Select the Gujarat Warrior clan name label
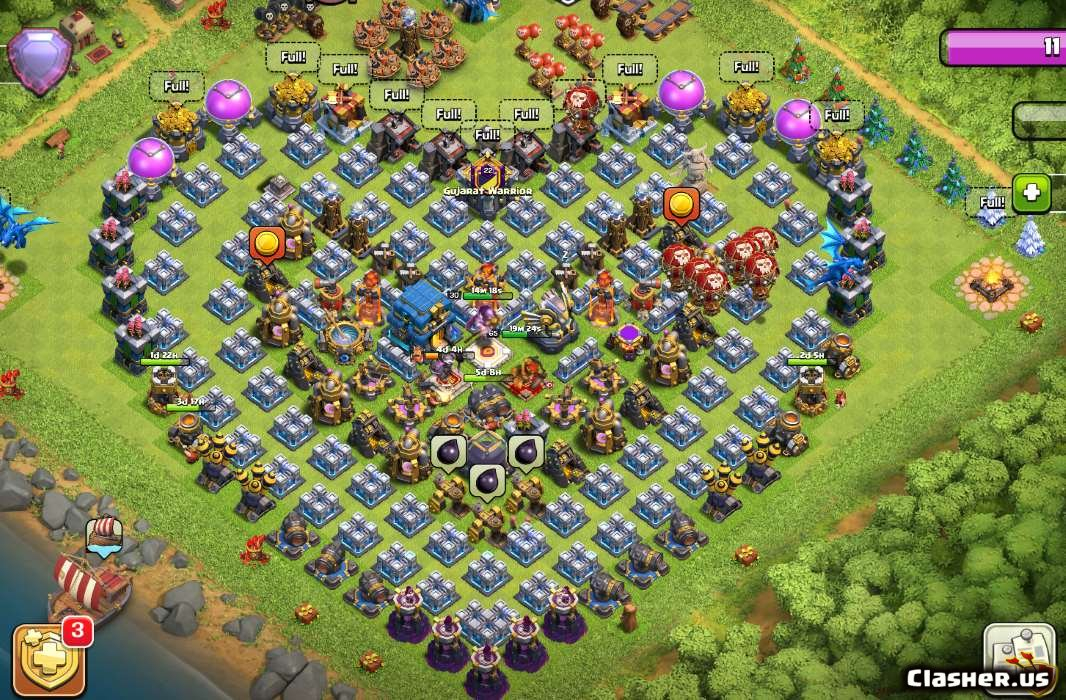Image resolution: width=1066 pixels, height=700 pixels. (x=488, y=190)
